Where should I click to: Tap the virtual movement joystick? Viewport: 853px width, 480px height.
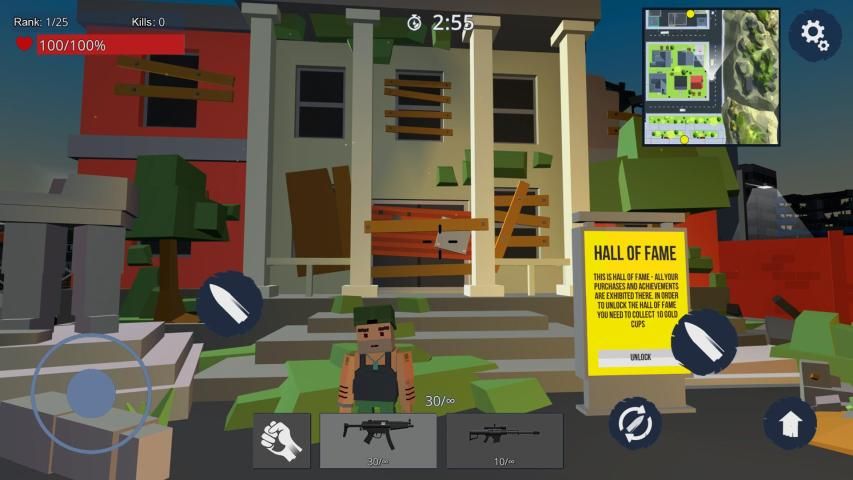pos(91,393)
